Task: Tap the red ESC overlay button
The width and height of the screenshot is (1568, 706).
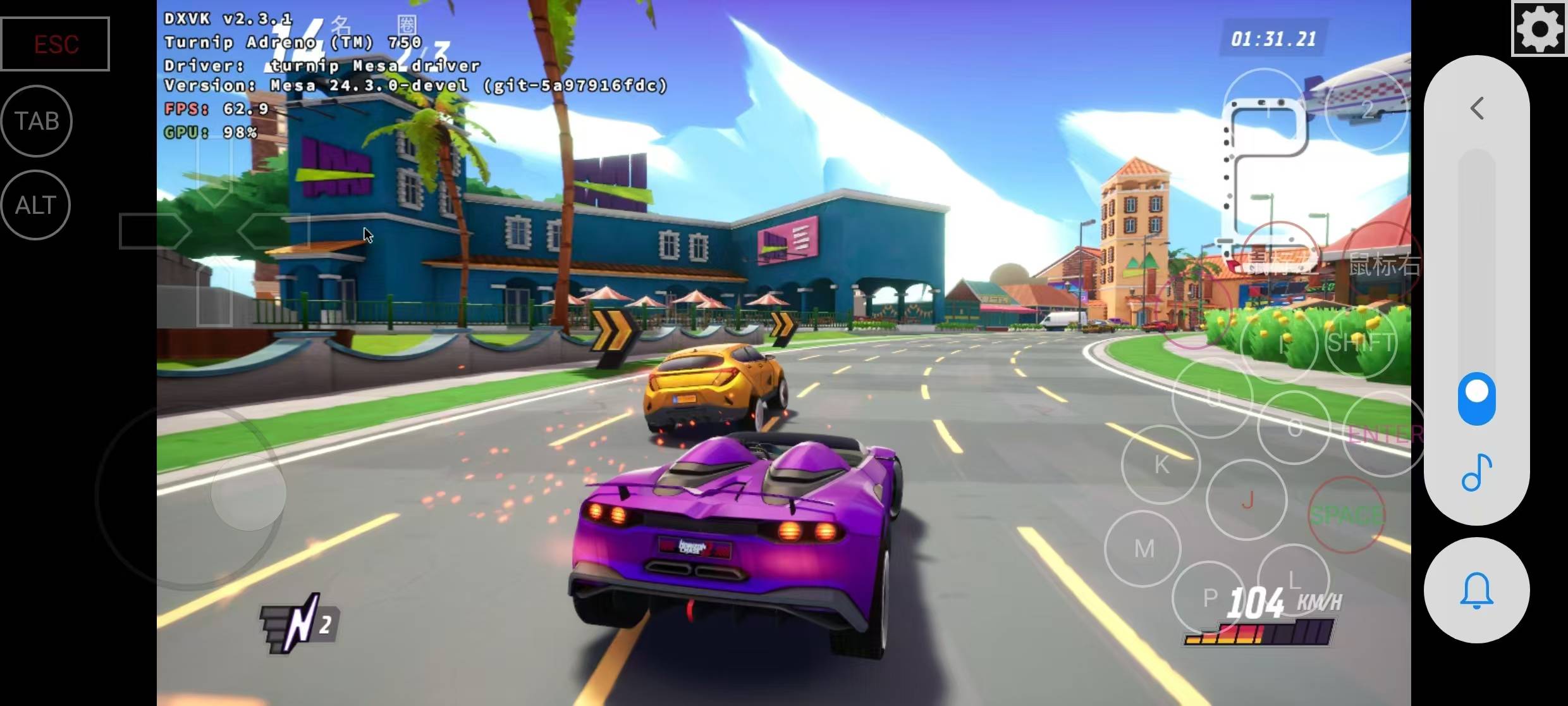Action: 56,44
